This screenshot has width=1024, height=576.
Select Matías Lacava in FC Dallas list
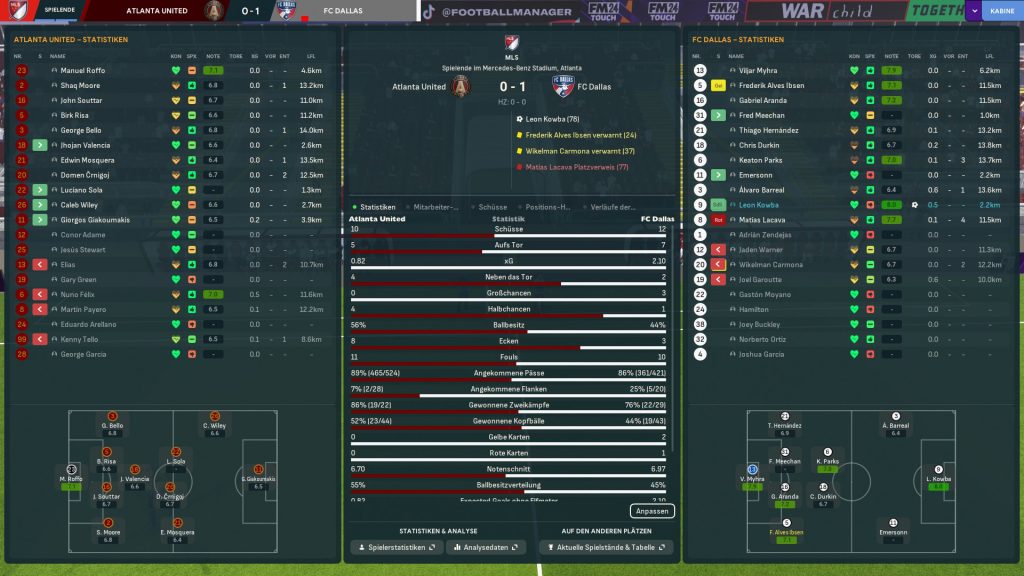point(762,220)
